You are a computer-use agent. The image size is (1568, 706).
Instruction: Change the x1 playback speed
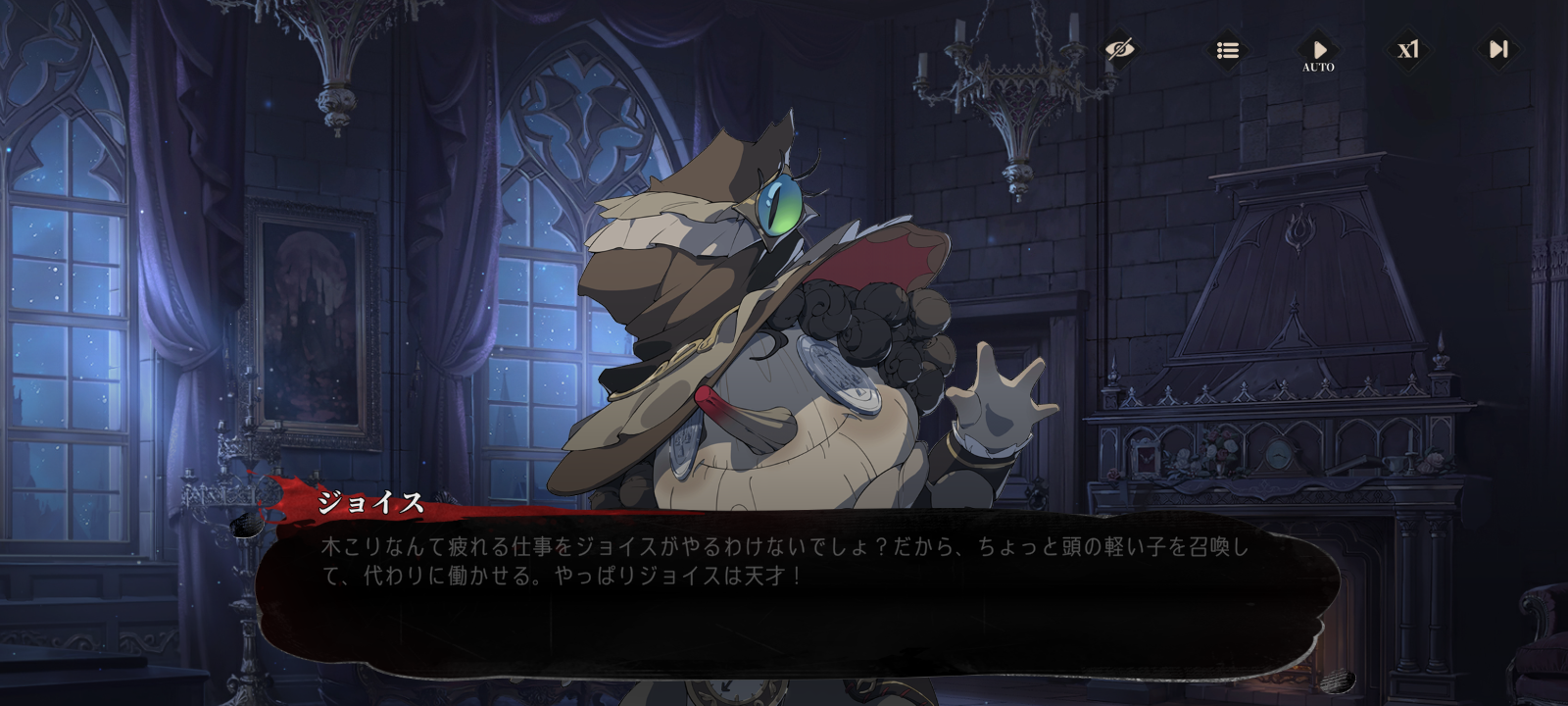point(1408,49)
